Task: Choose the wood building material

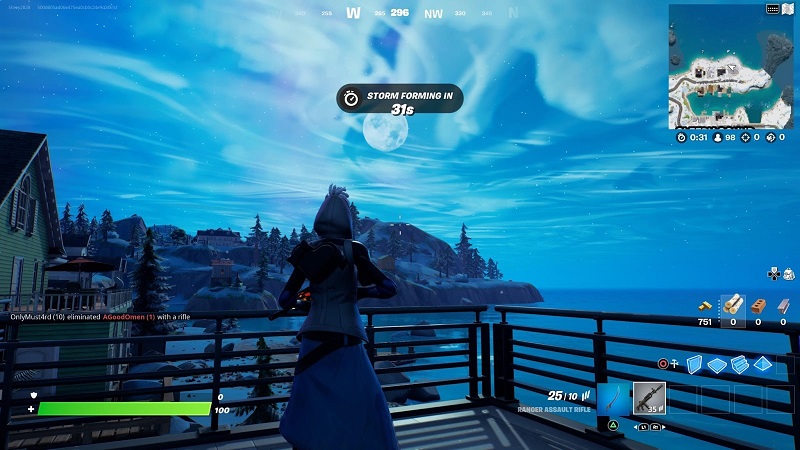Action: 733,303
